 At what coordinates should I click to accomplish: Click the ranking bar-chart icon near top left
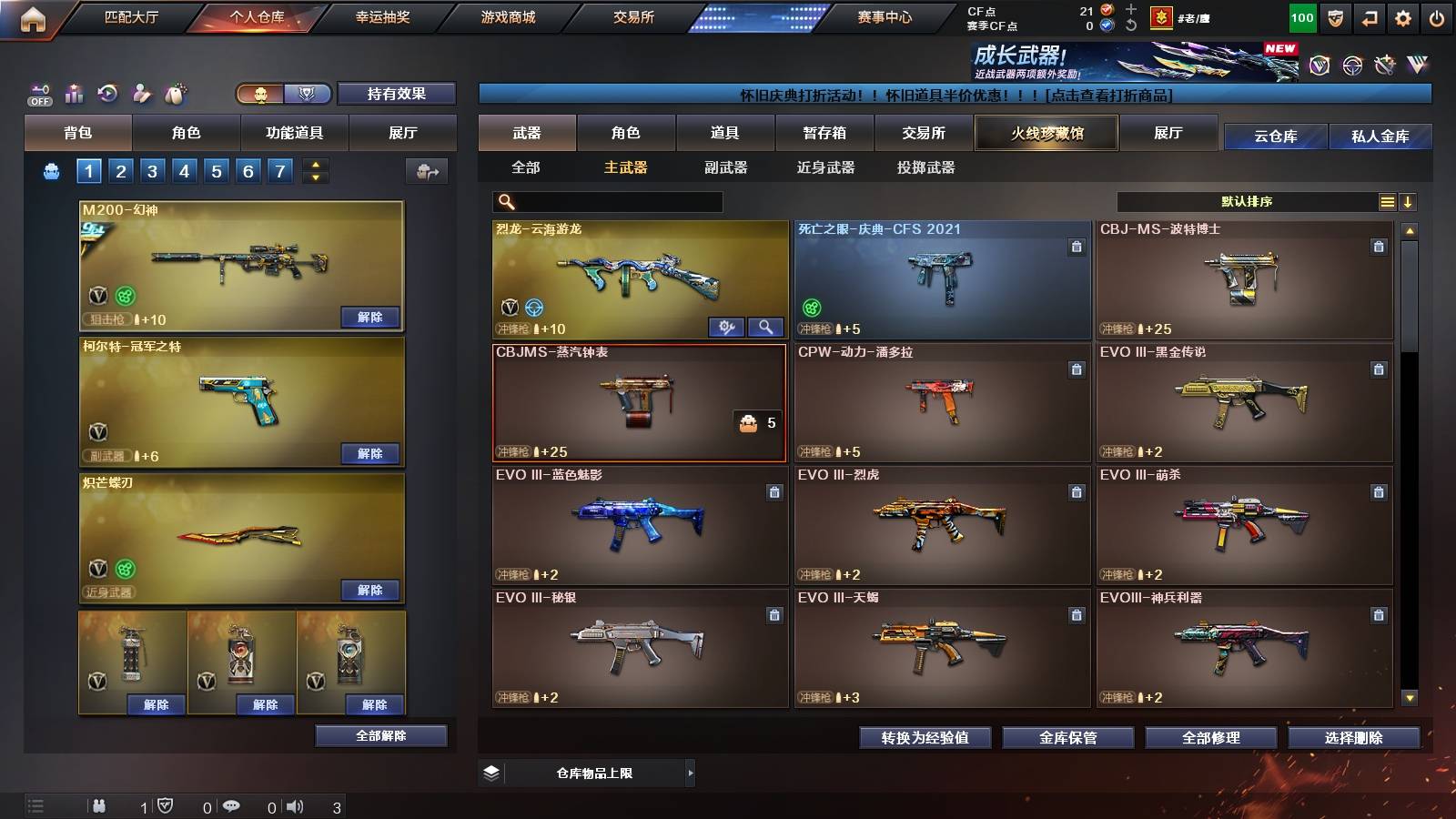click(x=75, y=93)
